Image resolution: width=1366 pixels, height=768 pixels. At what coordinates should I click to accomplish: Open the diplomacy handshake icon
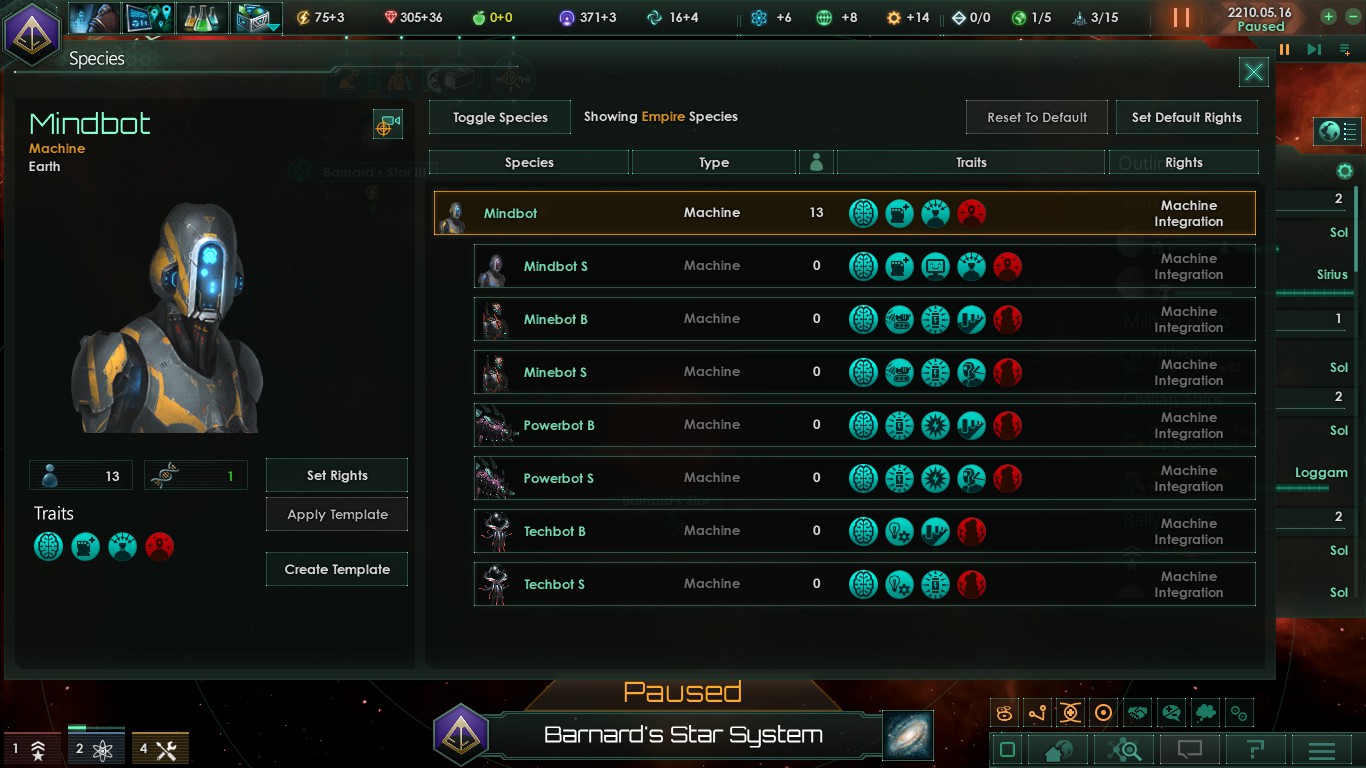pyautogui.click(x=1135, y=712)
